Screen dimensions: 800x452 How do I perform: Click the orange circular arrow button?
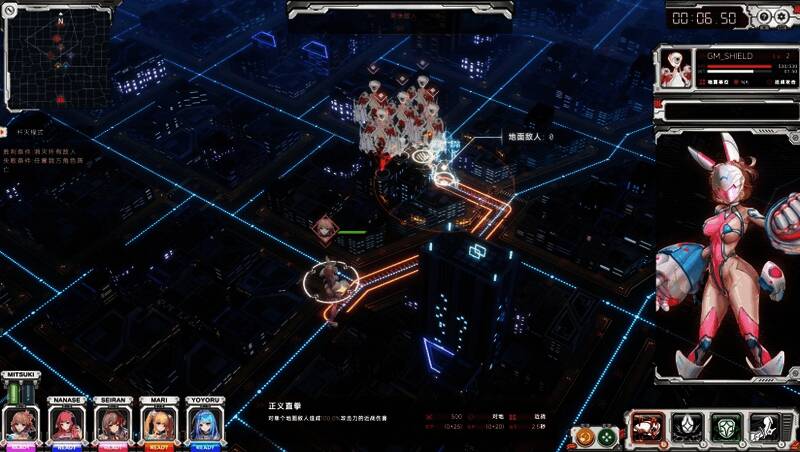(x=582, y=437)
